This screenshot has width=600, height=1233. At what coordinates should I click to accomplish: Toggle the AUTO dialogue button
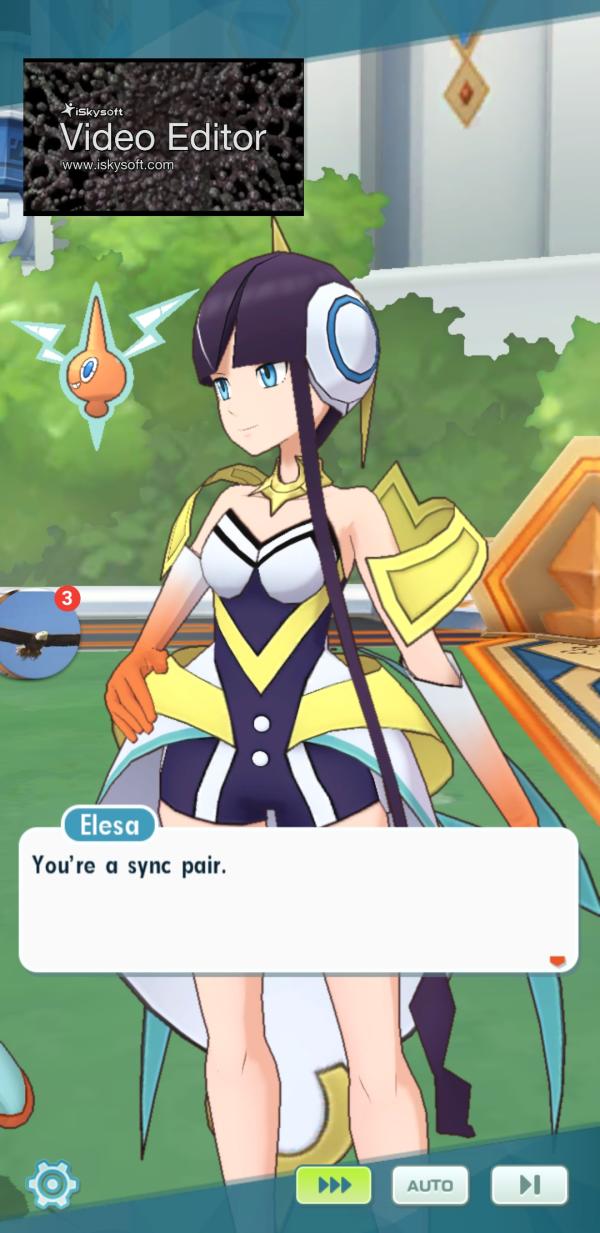point(430,1185)
